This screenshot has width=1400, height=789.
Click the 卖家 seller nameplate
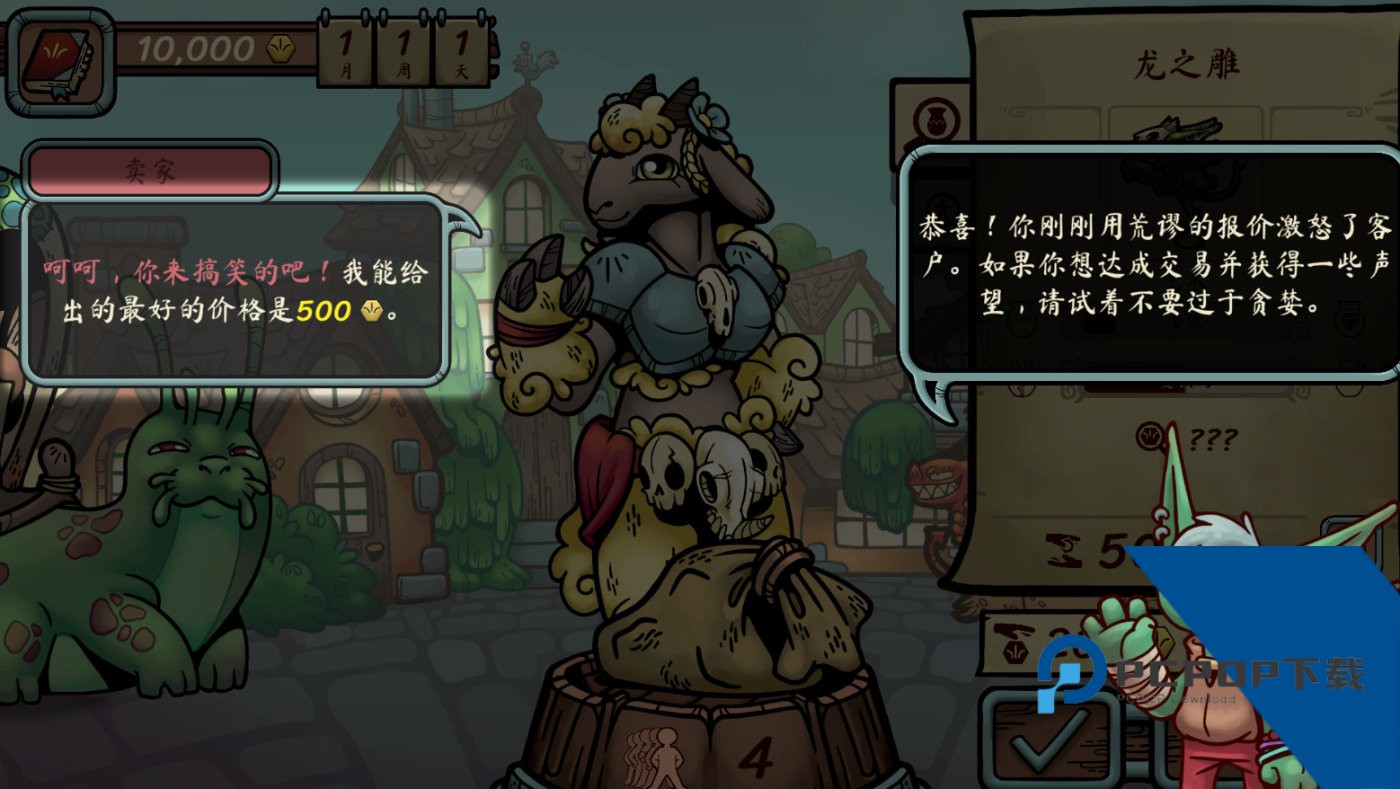(151, 170)
